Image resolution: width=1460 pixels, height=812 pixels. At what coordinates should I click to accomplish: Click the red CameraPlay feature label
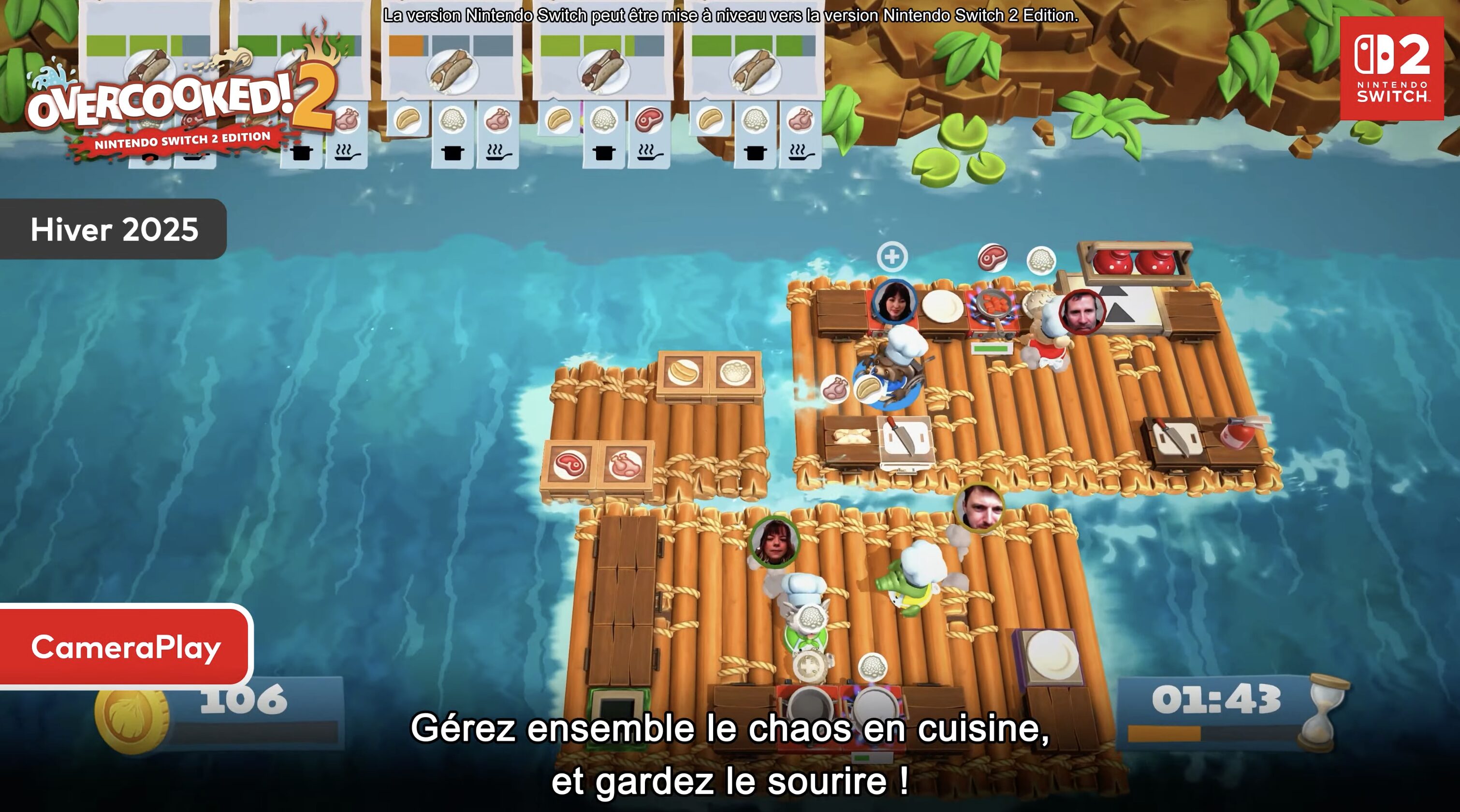126,647
